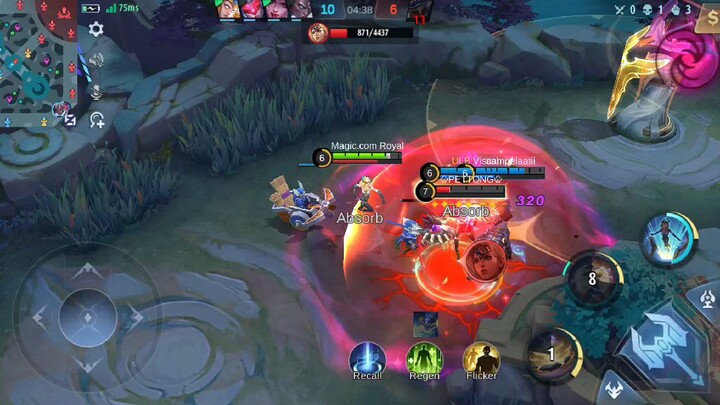The height and width of the screenshot is (405, 720).
Task: Tap the minion-target button below attack
Action: click(613, 390)
